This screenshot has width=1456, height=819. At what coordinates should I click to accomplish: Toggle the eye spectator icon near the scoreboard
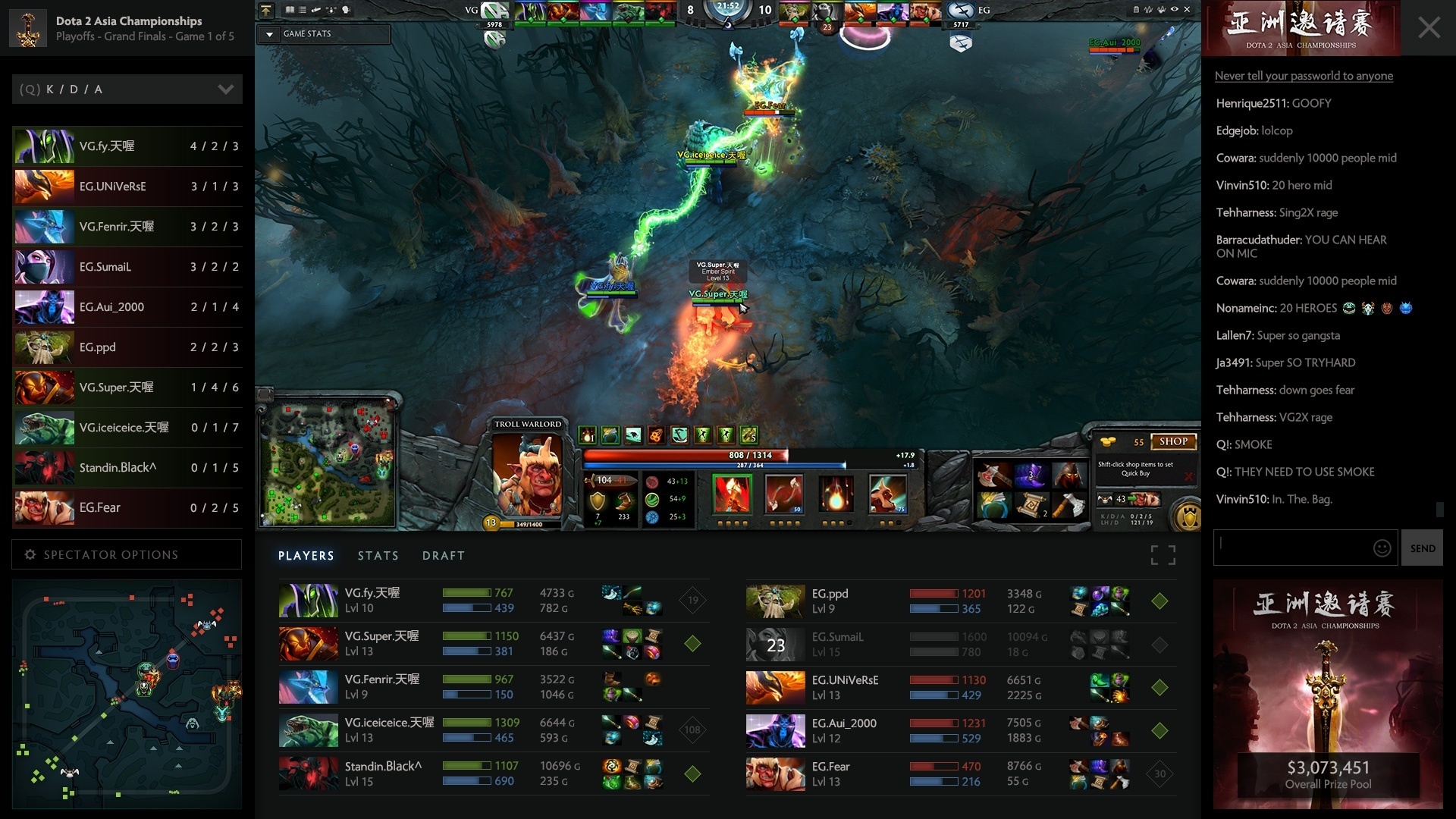[1174, 9]
